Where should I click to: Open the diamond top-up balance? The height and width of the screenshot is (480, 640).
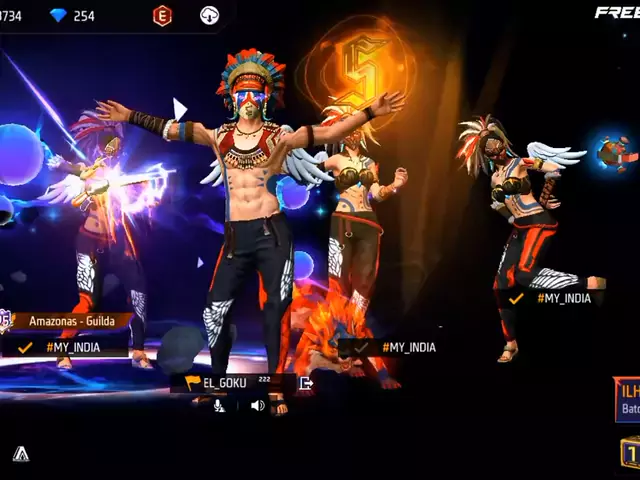(72, 15)
